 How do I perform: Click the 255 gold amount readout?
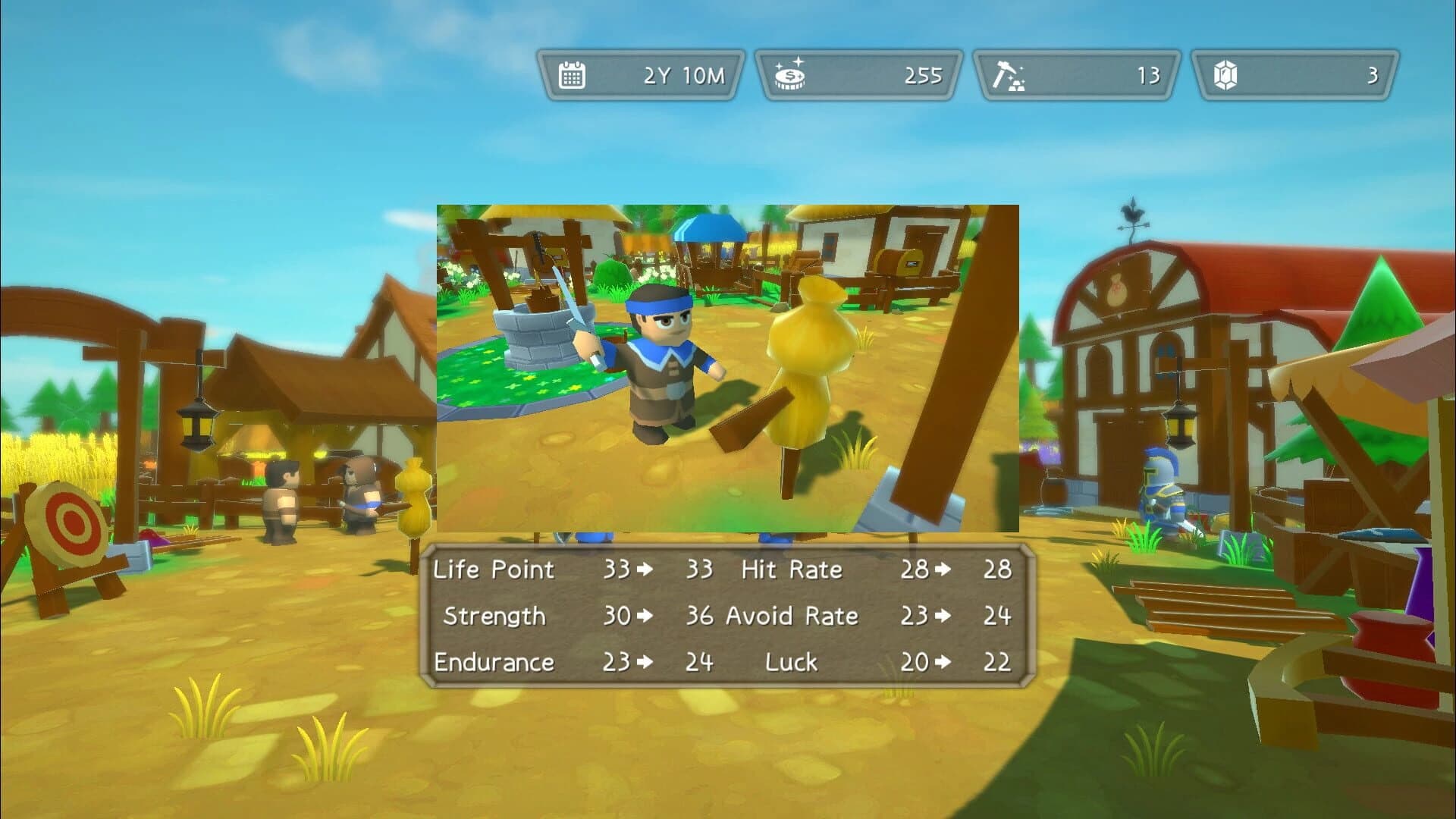tap(922, 75)
